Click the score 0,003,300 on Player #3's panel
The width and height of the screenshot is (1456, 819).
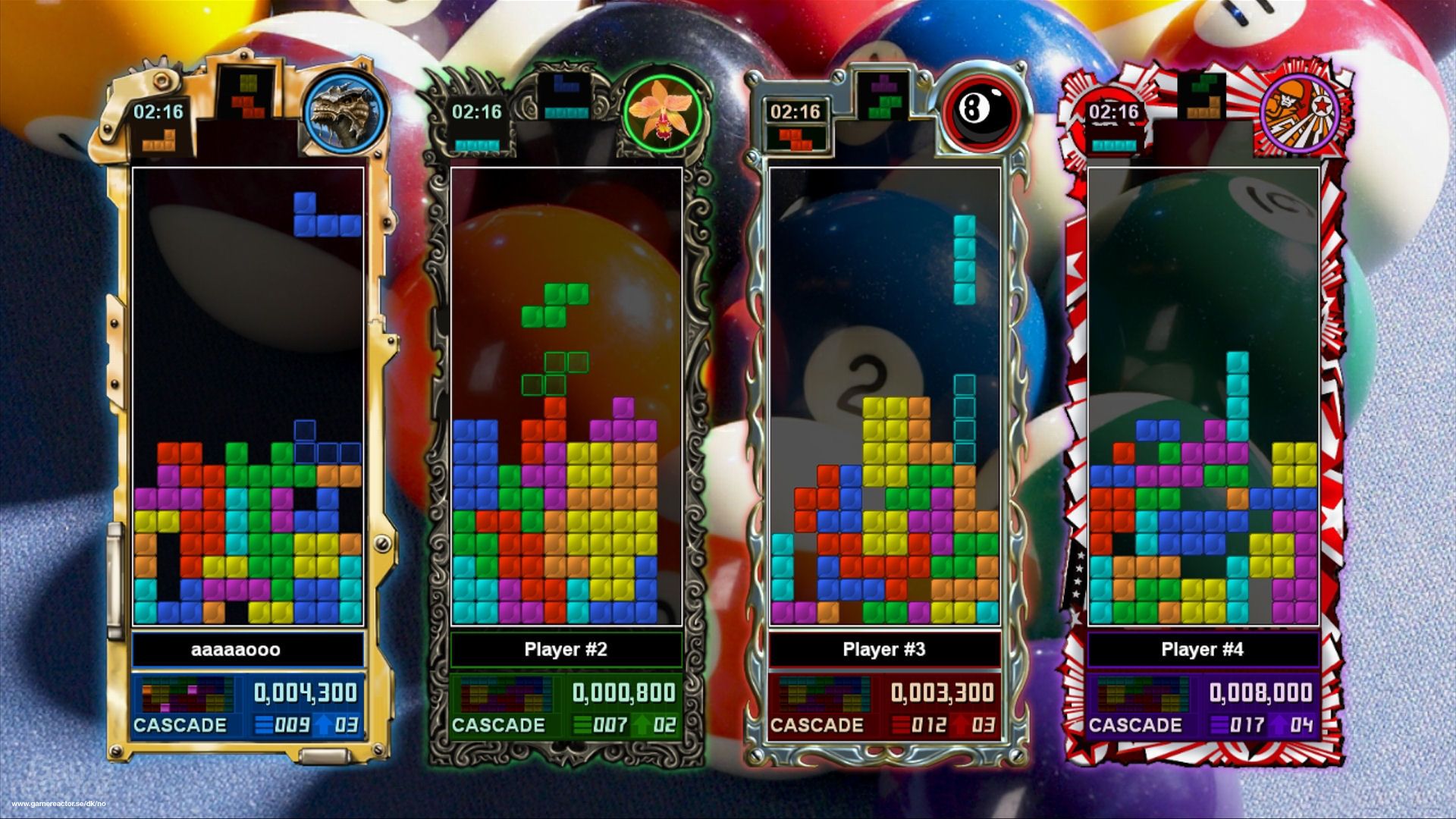click(x=944, y=691)
